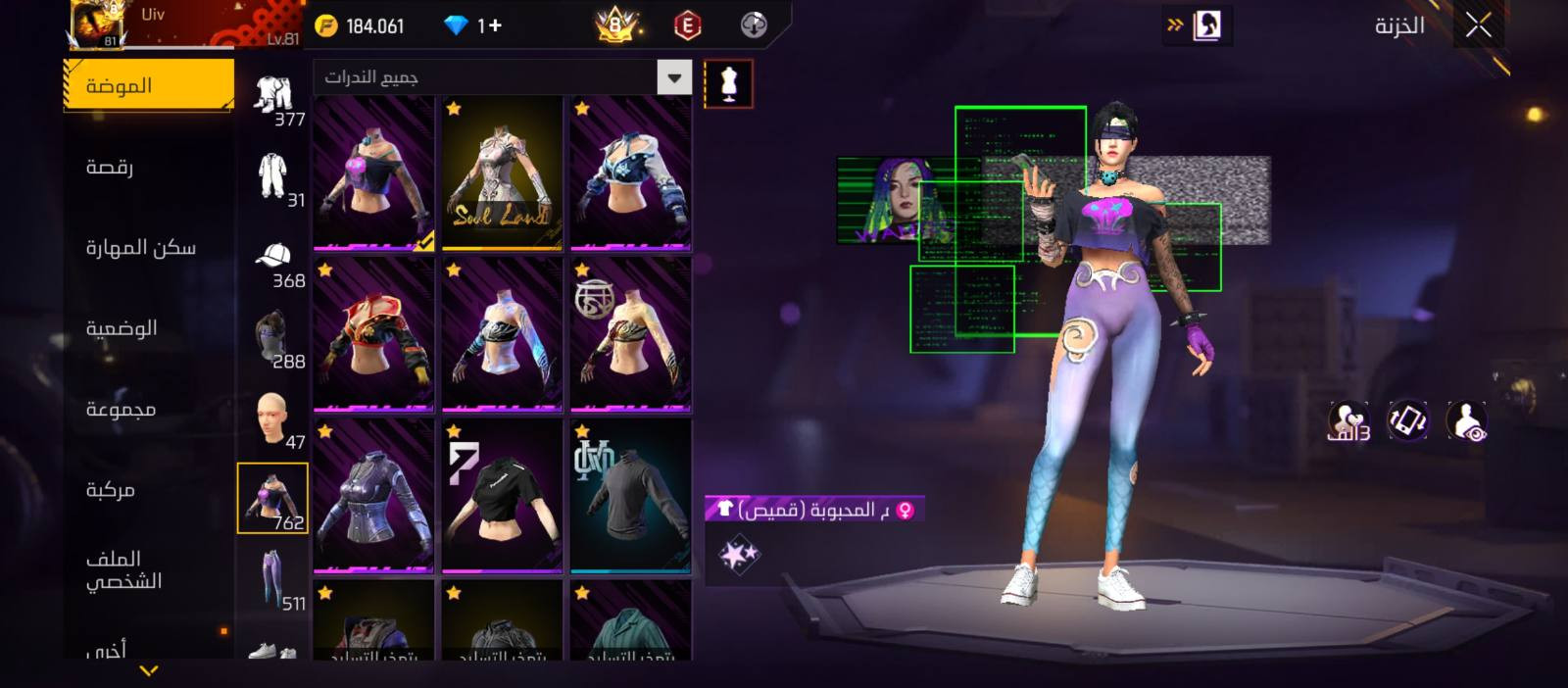Open the سكن المهارة skill skin tab
1568x688 pixels.
coord(140,248)
